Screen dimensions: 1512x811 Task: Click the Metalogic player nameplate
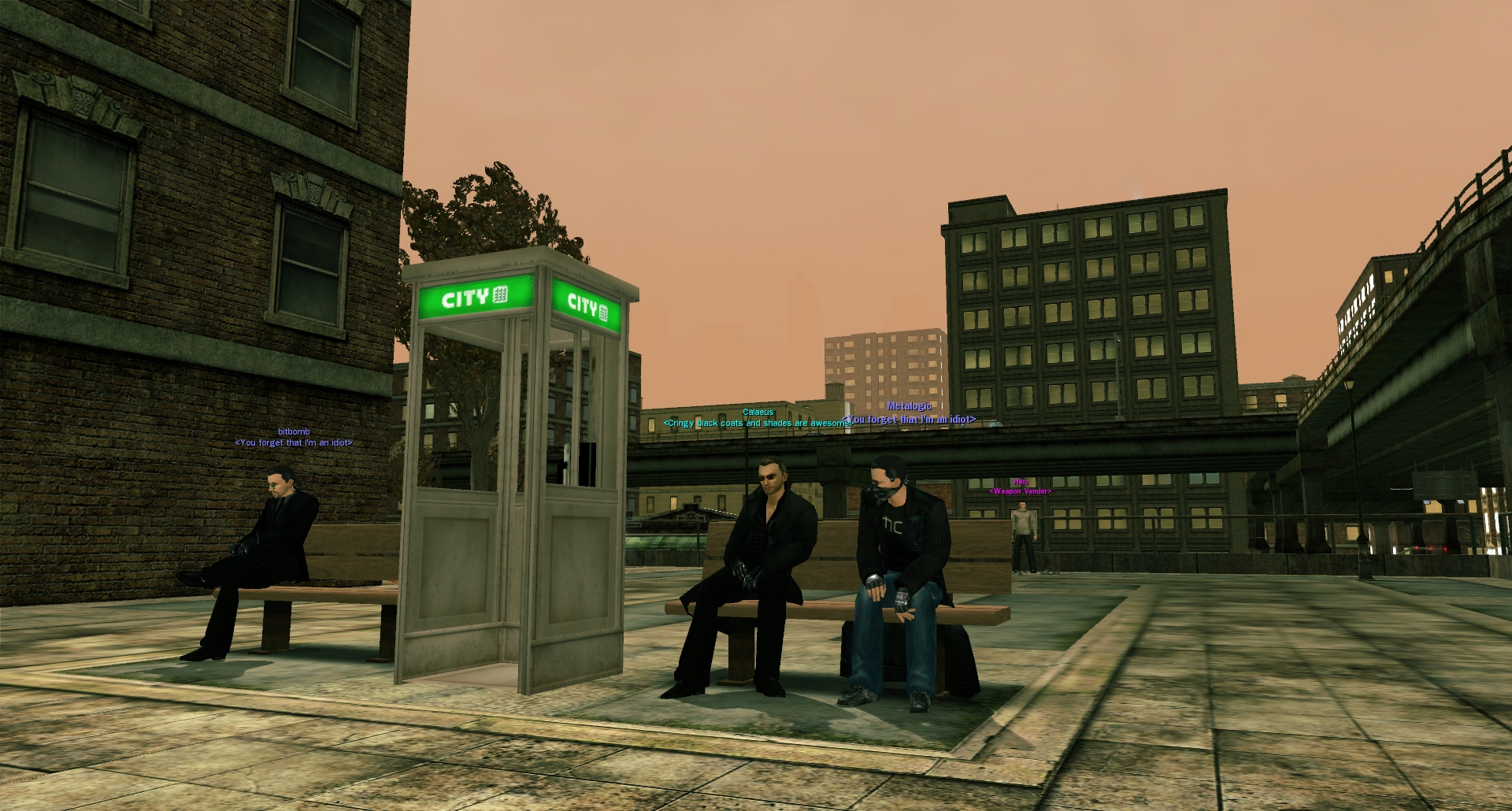tap(909, 406)
